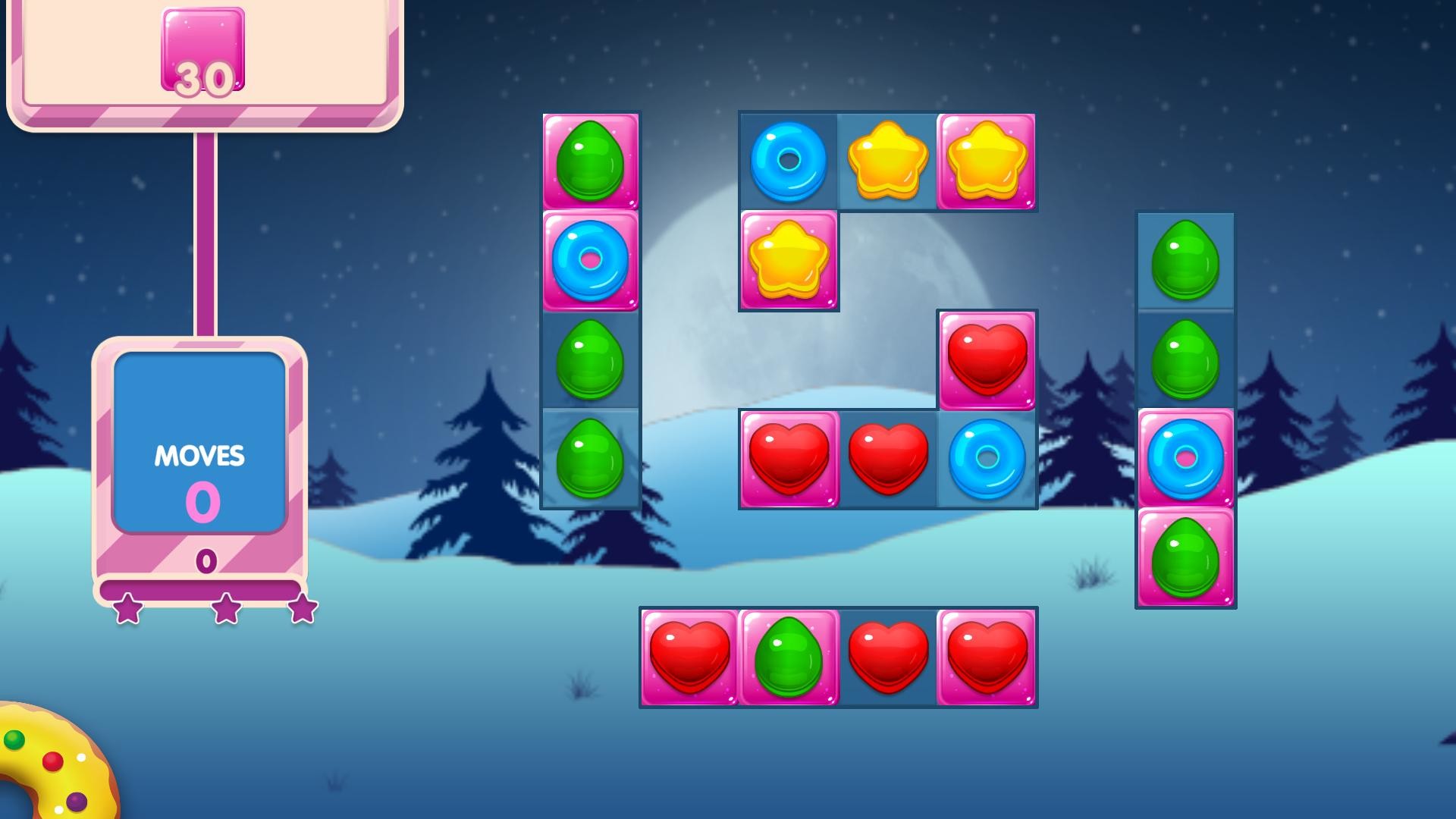
Task: Tap the yellow star candy below the blue donut
Action: pyautogui.click(x=789, y=262)
